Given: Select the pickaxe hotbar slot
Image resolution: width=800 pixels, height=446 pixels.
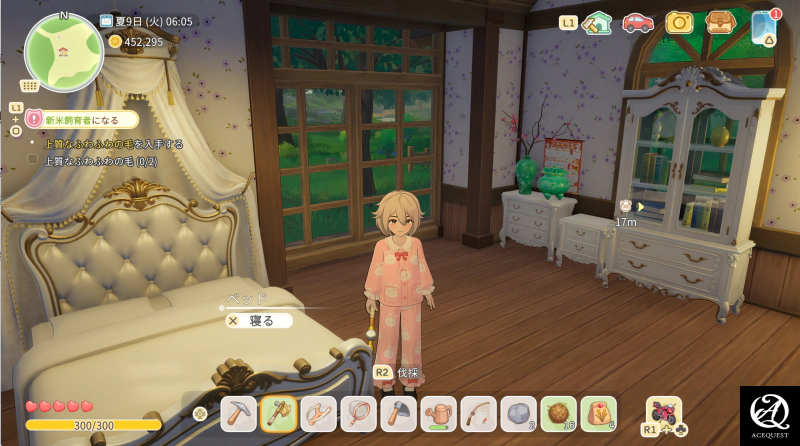Looking at the screenshot, I should [239, 412].
